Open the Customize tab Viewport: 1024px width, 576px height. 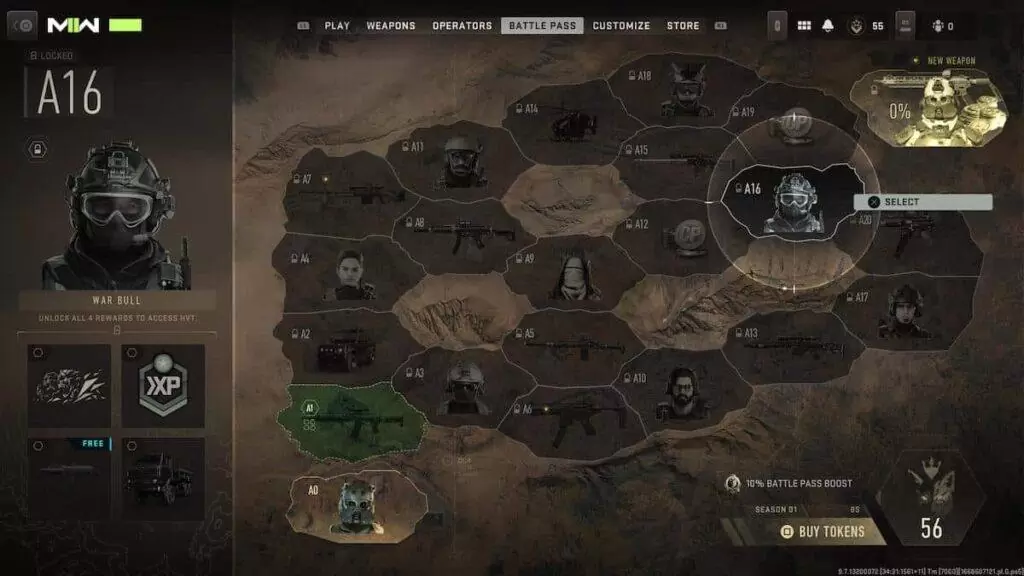coord(621,25)
